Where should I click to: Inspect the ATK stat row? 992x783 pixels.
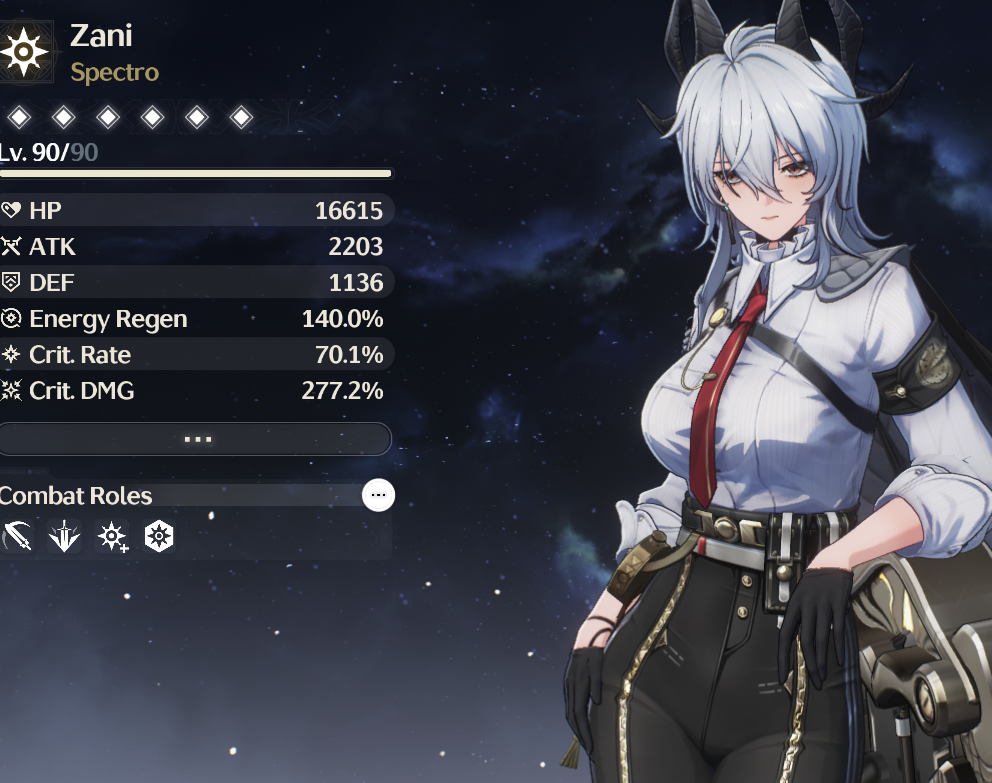[195, 247]
